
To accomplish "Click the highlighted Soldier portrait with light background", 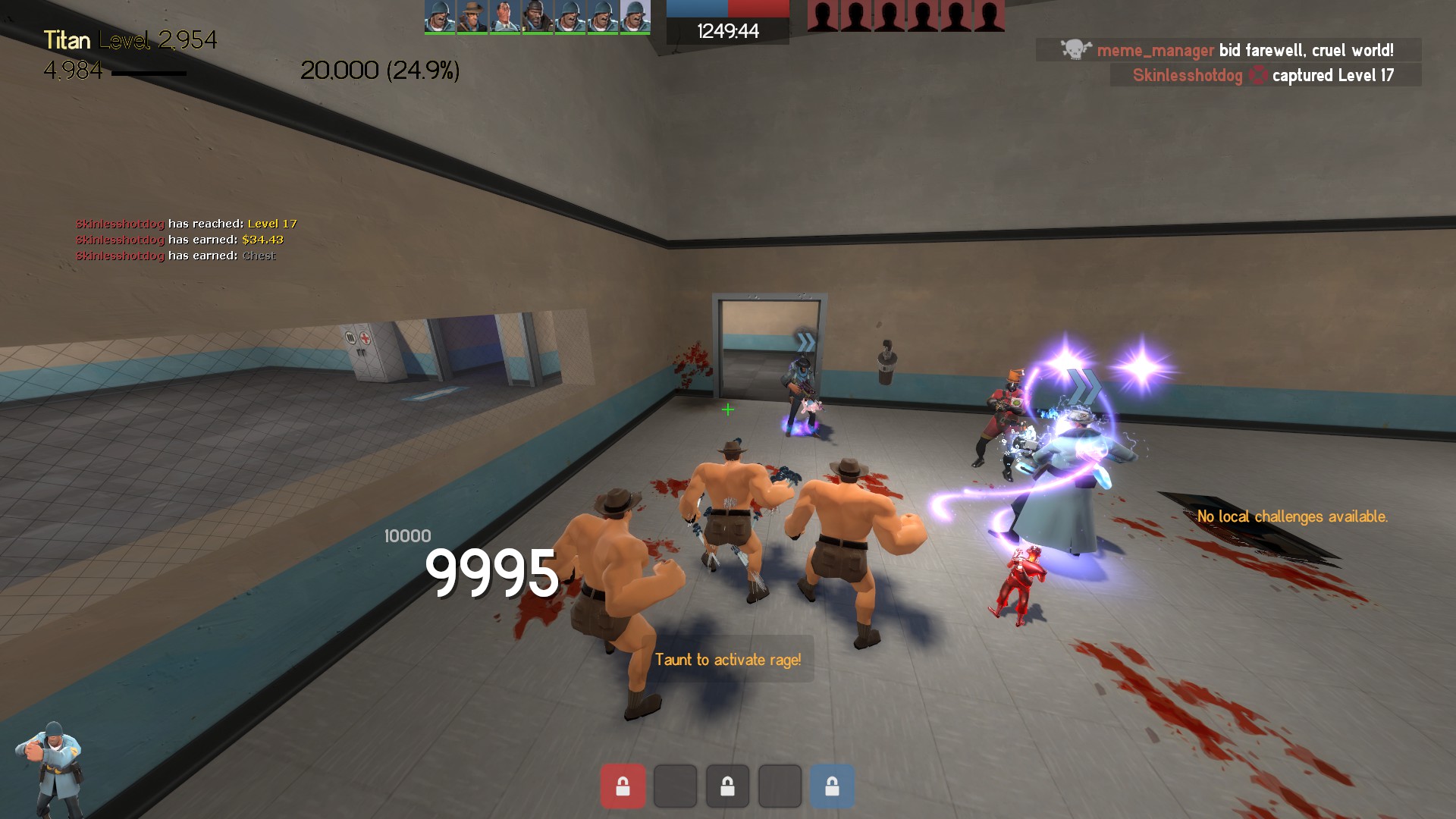I will click(635, 17).
